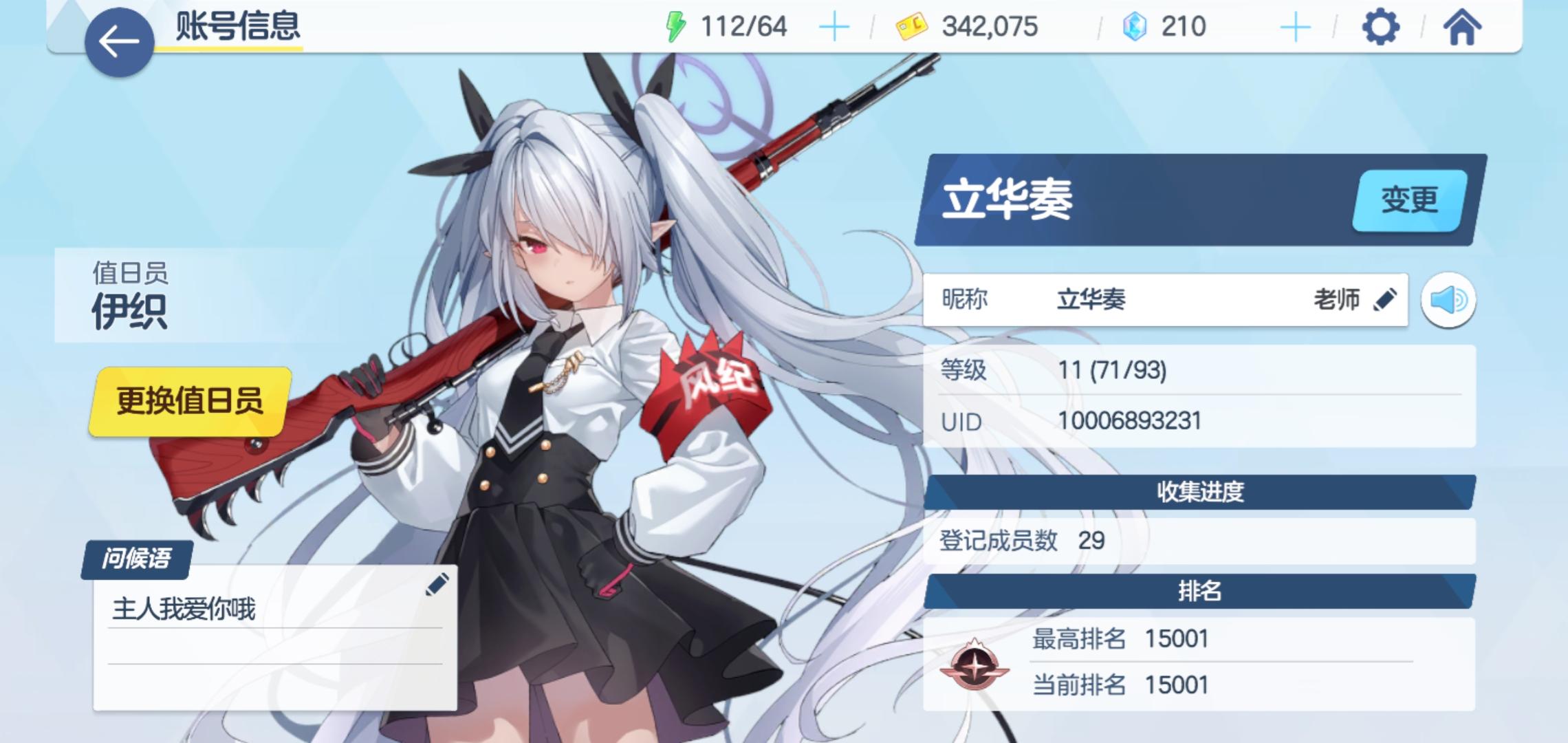Tap the pencil icon to edit nickname
The image size is (1568, 743).
[1384, 299]
